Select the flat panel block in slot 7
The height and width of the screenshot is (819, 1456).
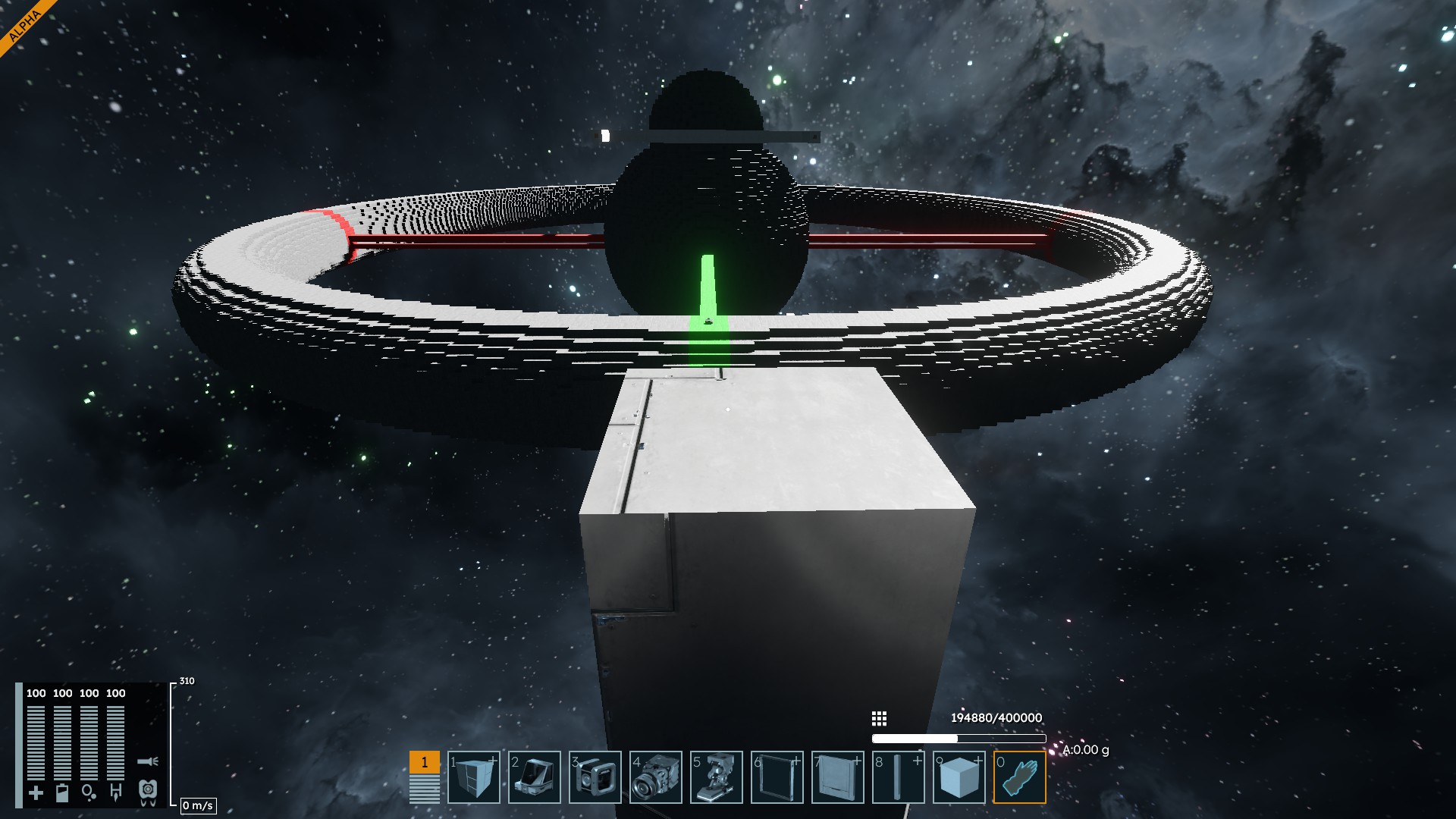pos(838,777)
